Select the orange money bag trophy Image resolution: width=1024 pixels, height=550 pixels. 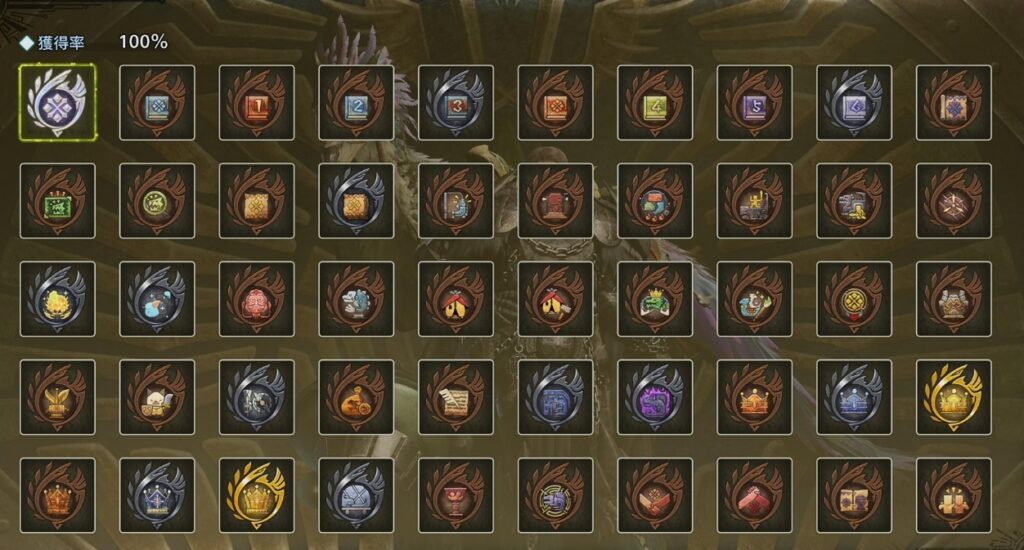coord(356,397)
